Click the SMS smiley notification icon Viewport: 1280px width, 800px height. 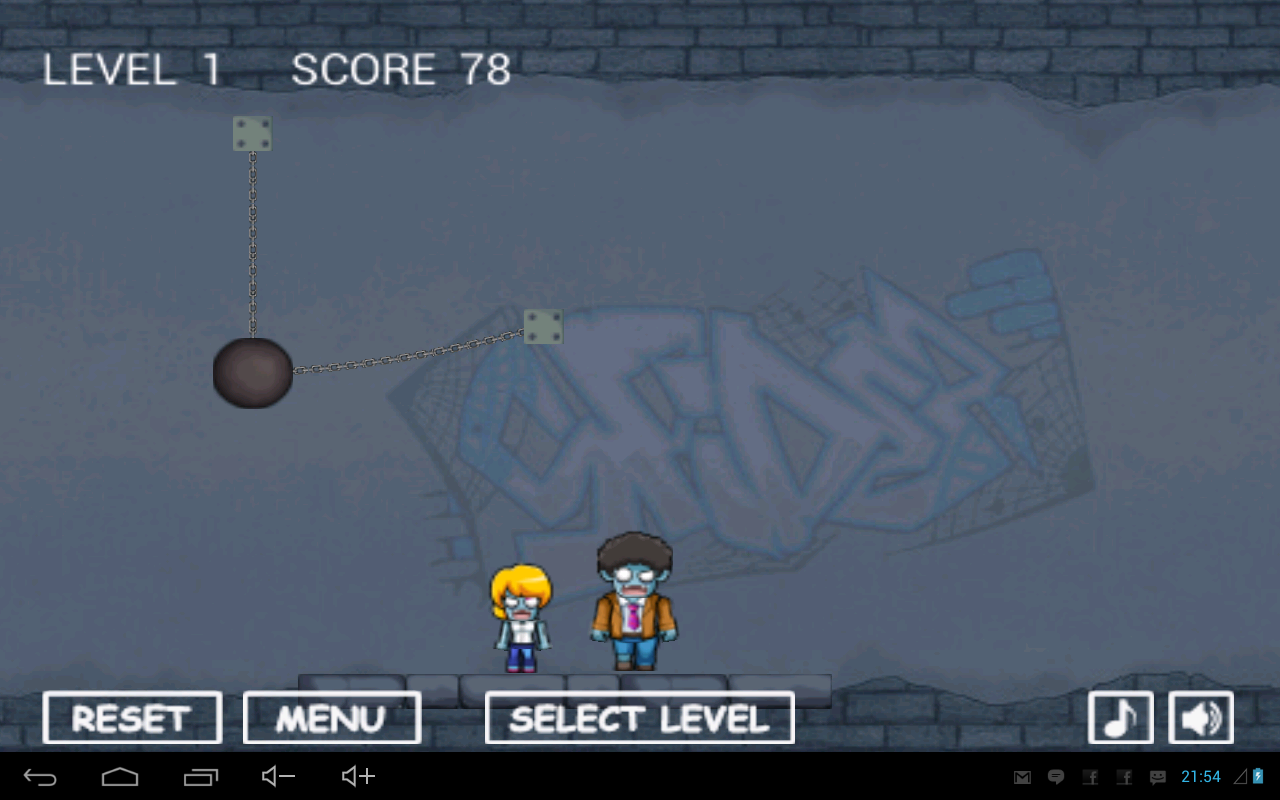(1157, 776)
